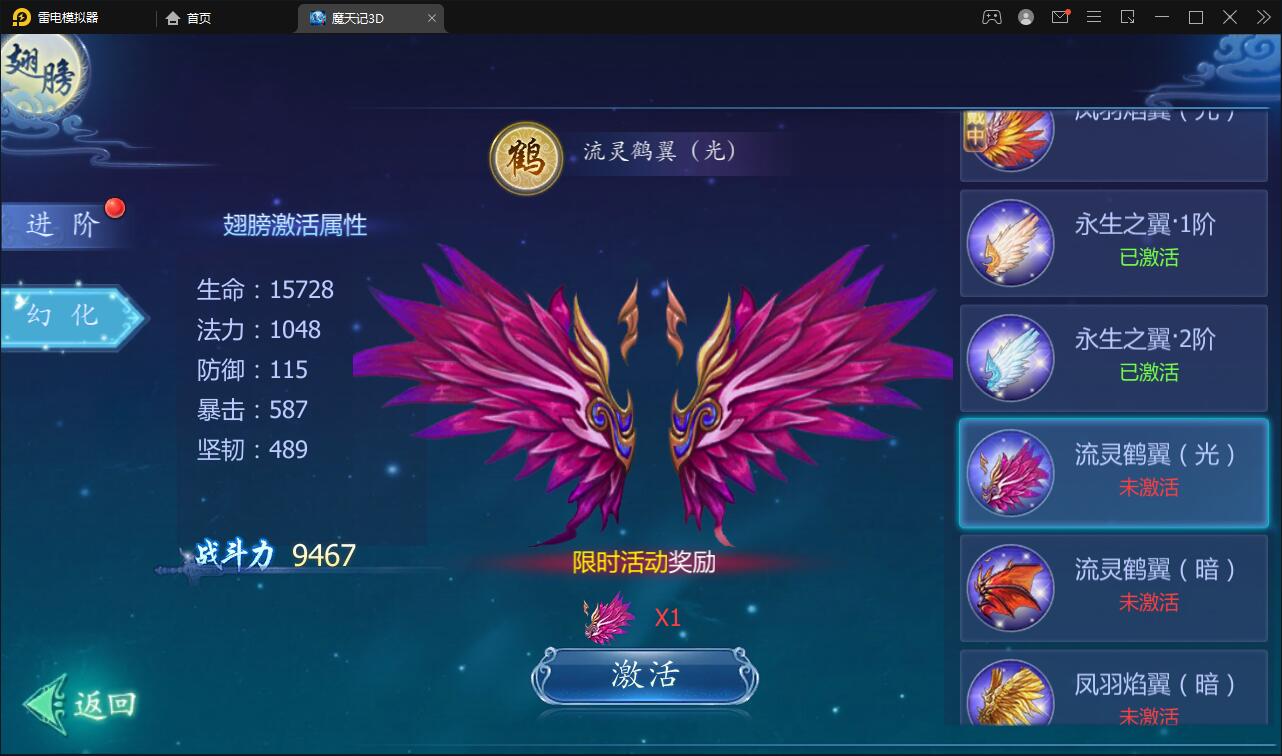1282x756 pixels.
Task: Open the hamburger menu in the emulator titlebar
Action: [x=1094, y=17]
